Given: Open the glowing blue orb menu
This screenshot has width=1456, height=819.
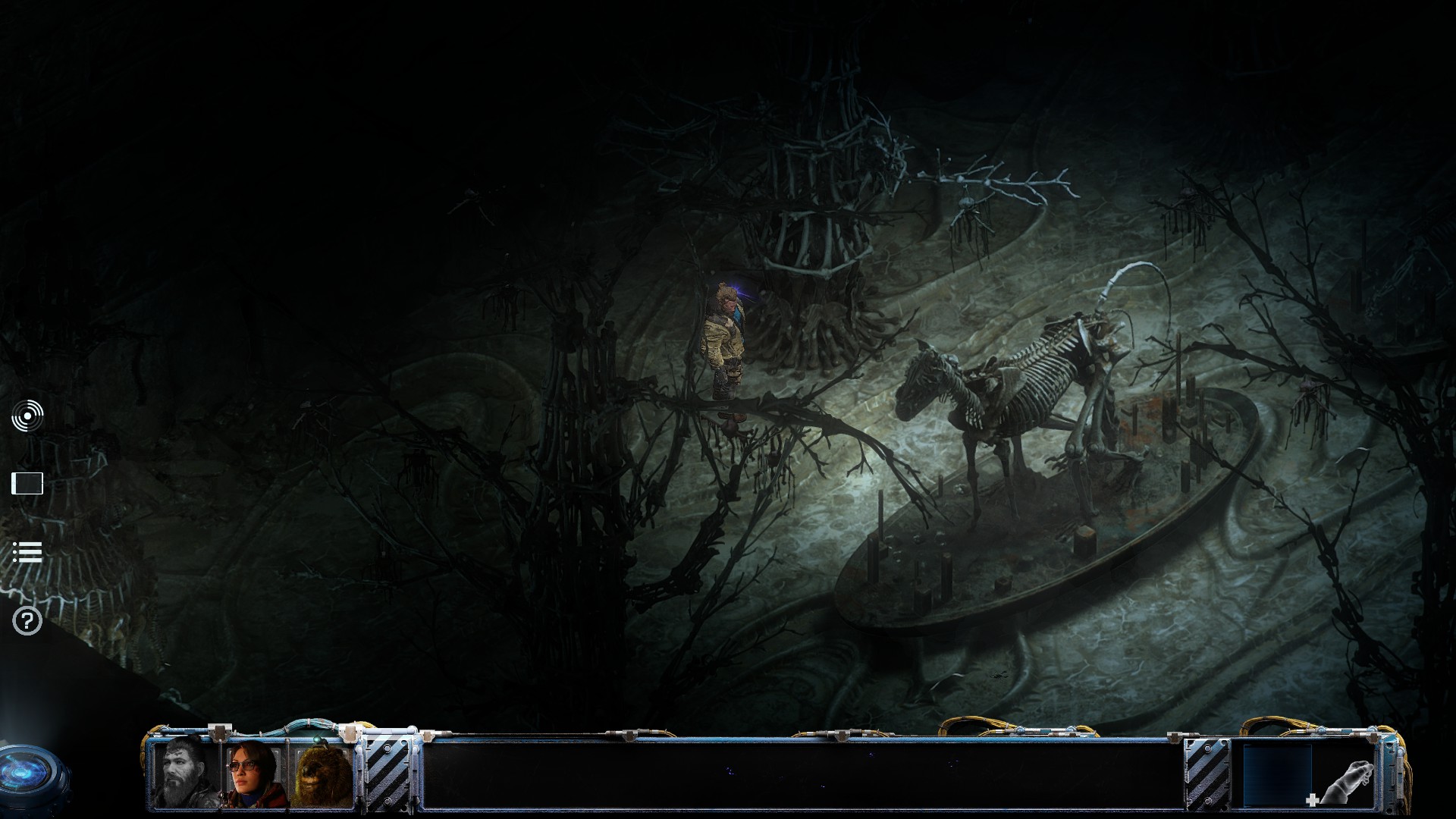Looking at the screenshot, I should (x=29, y=777).
